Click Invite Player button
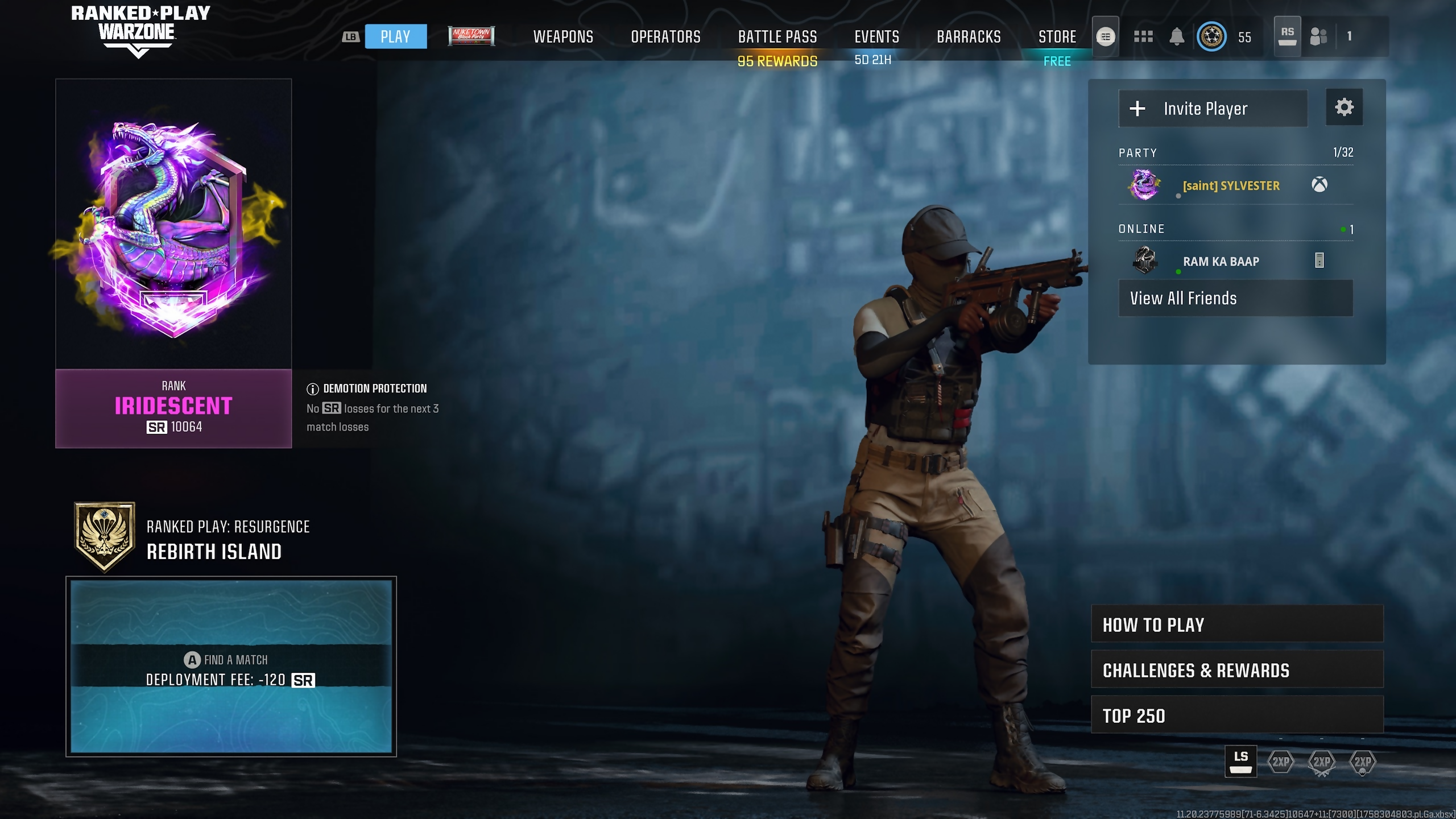This screenshot has height=819, width=1456. click(1213, 109)
